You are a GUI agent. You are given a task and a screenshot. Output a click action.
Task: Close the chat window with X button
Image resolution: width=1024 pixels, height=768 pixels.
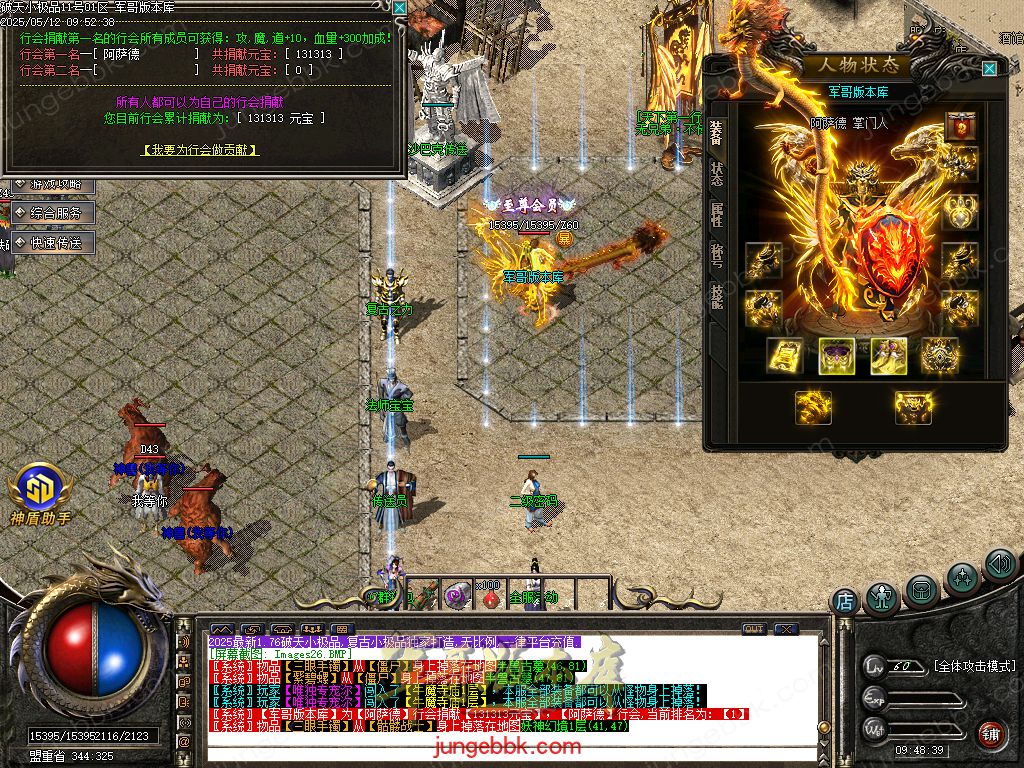pyautogui.click(x=786, y=629)
